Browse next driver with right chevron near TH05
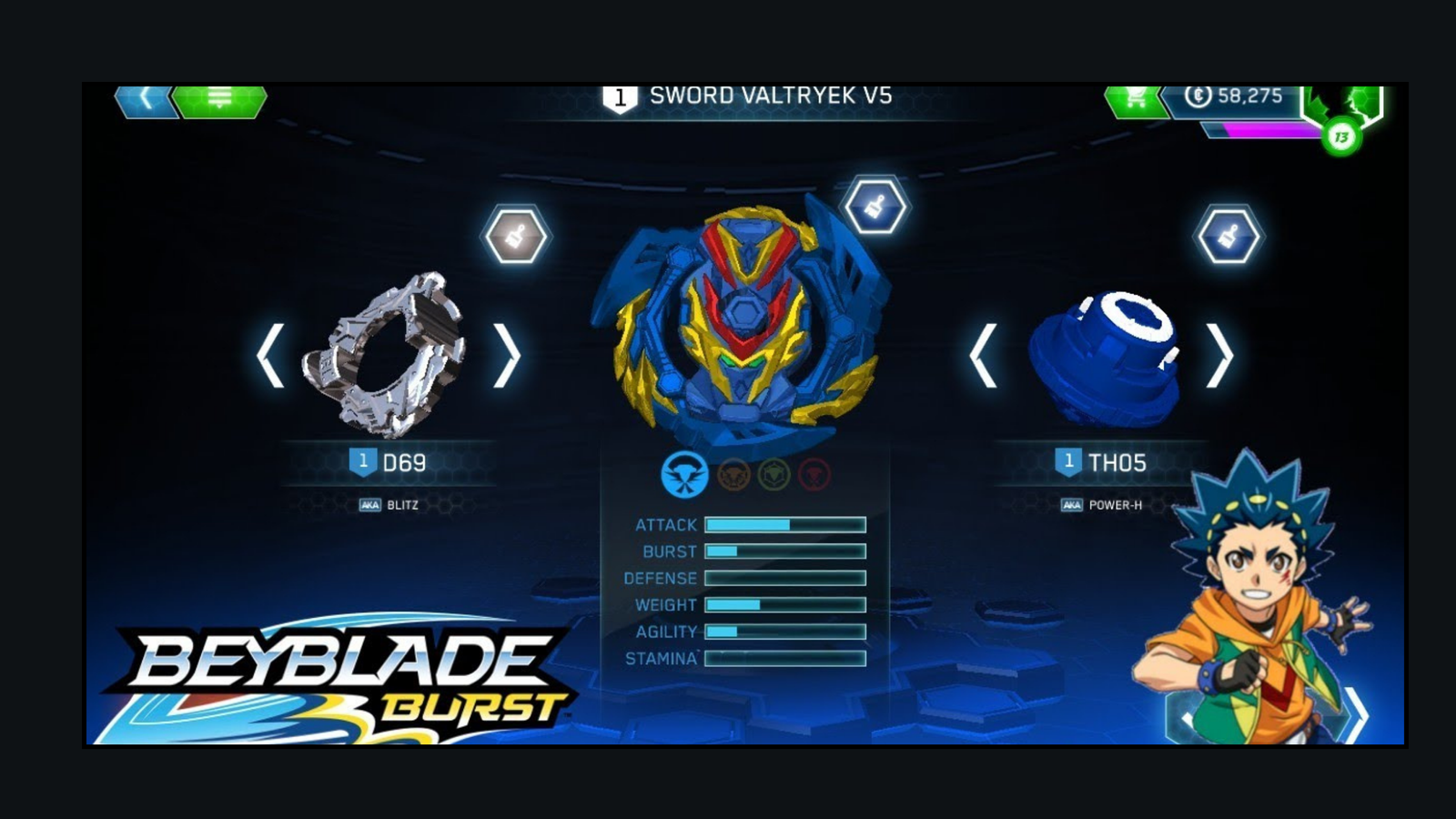Viewport: 1456px width, 819px height. tap(1219, 355)
